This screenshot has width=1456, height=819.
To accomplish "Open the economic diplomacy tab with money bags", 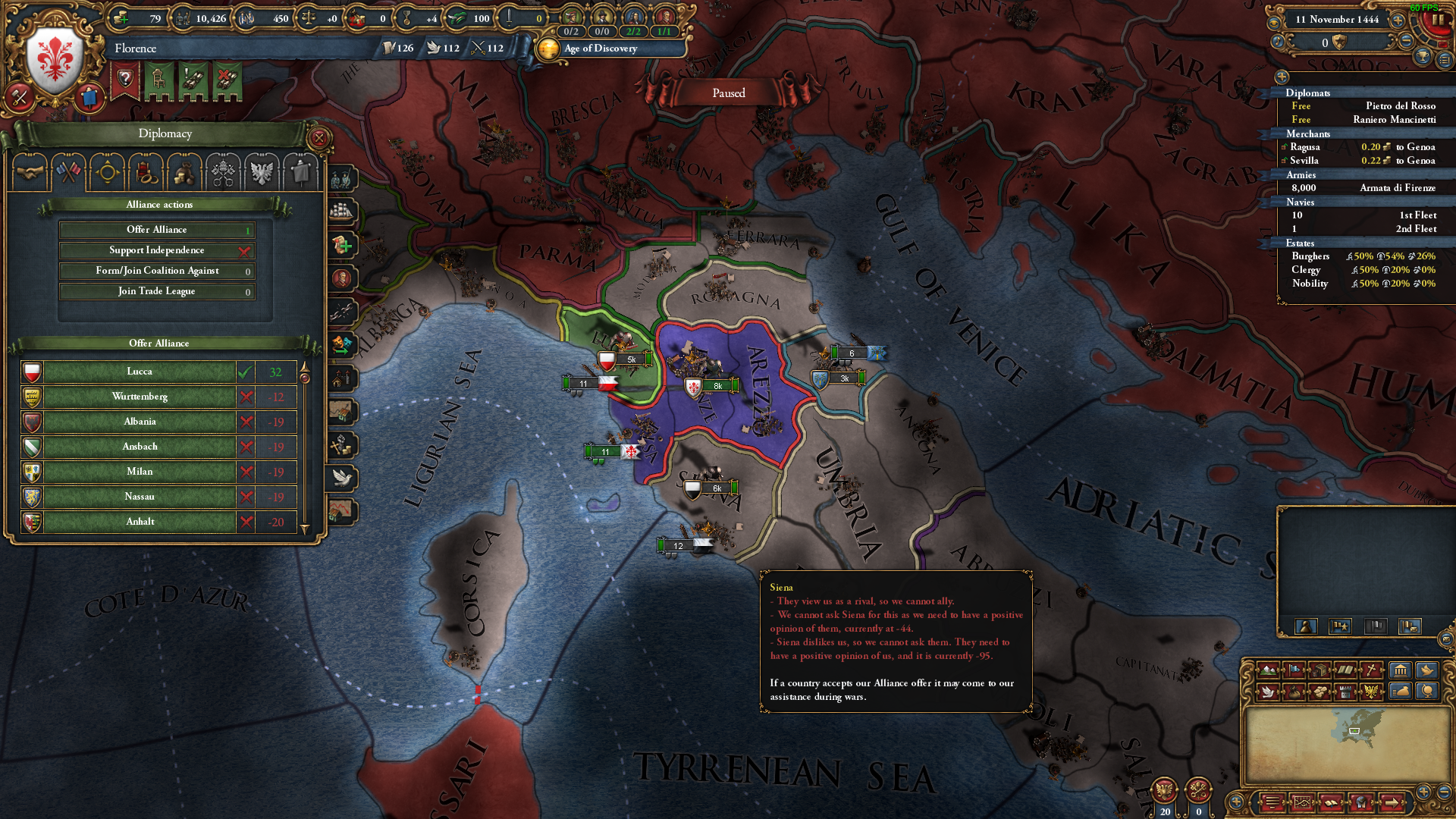I will coord(184,172).
